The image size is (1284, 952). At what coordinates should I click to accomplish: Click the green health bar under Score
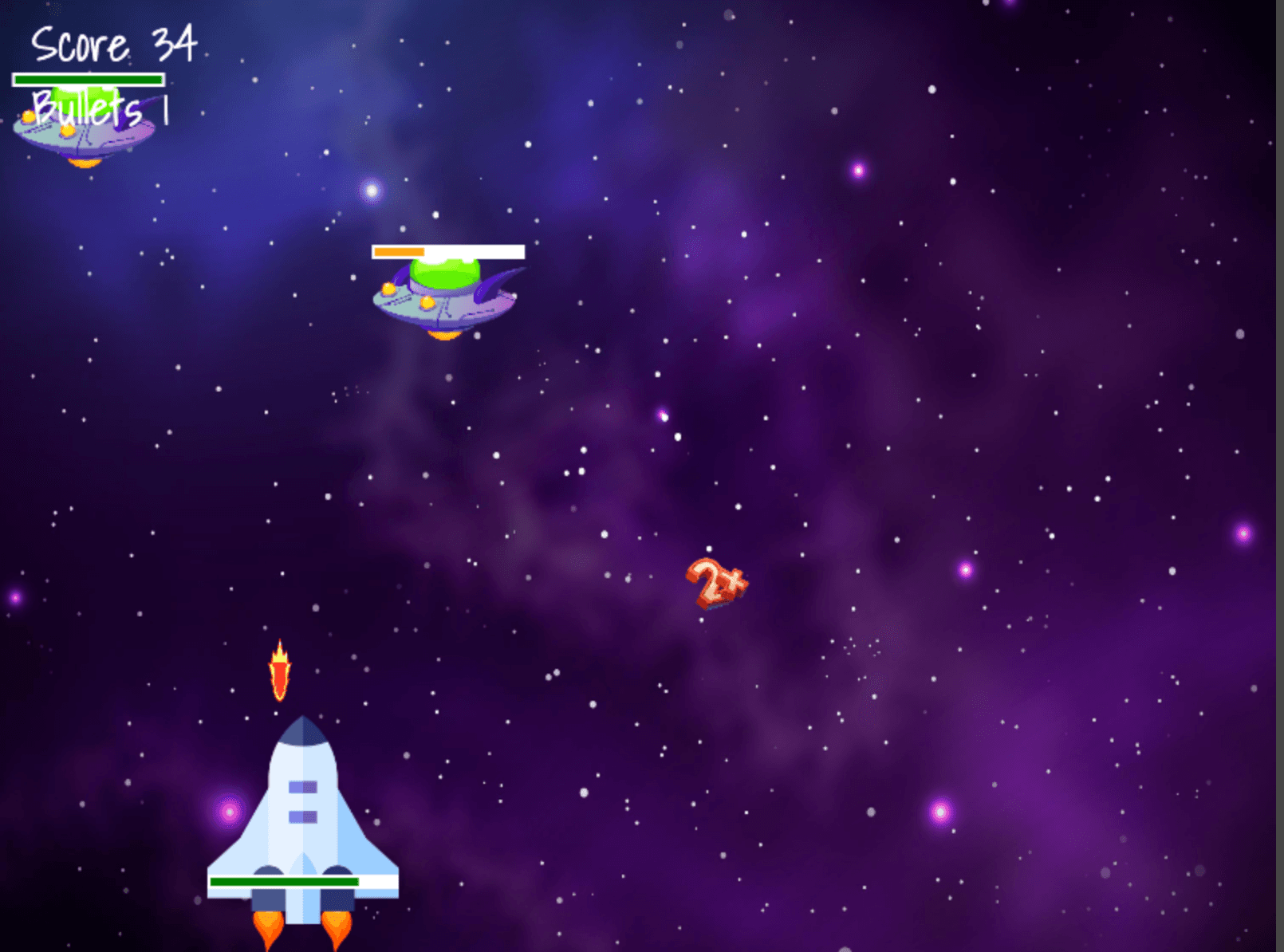tap(88, 78)
